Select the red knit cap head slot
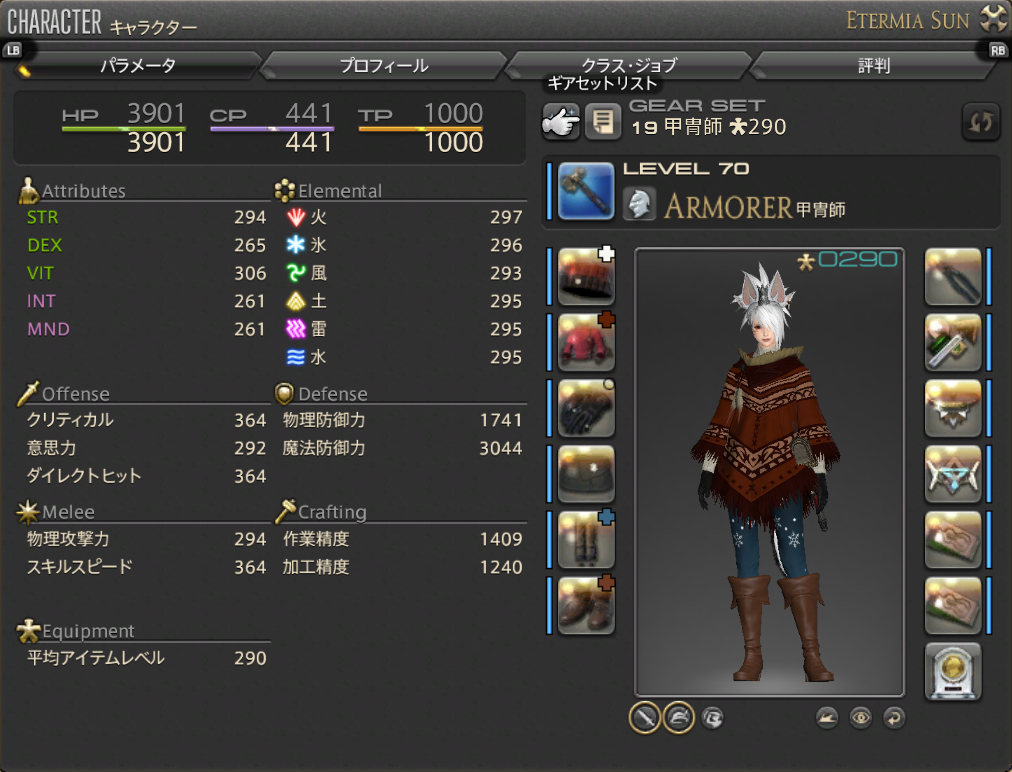The height and width of the screenshot is (772, 1012). point(586,277)
